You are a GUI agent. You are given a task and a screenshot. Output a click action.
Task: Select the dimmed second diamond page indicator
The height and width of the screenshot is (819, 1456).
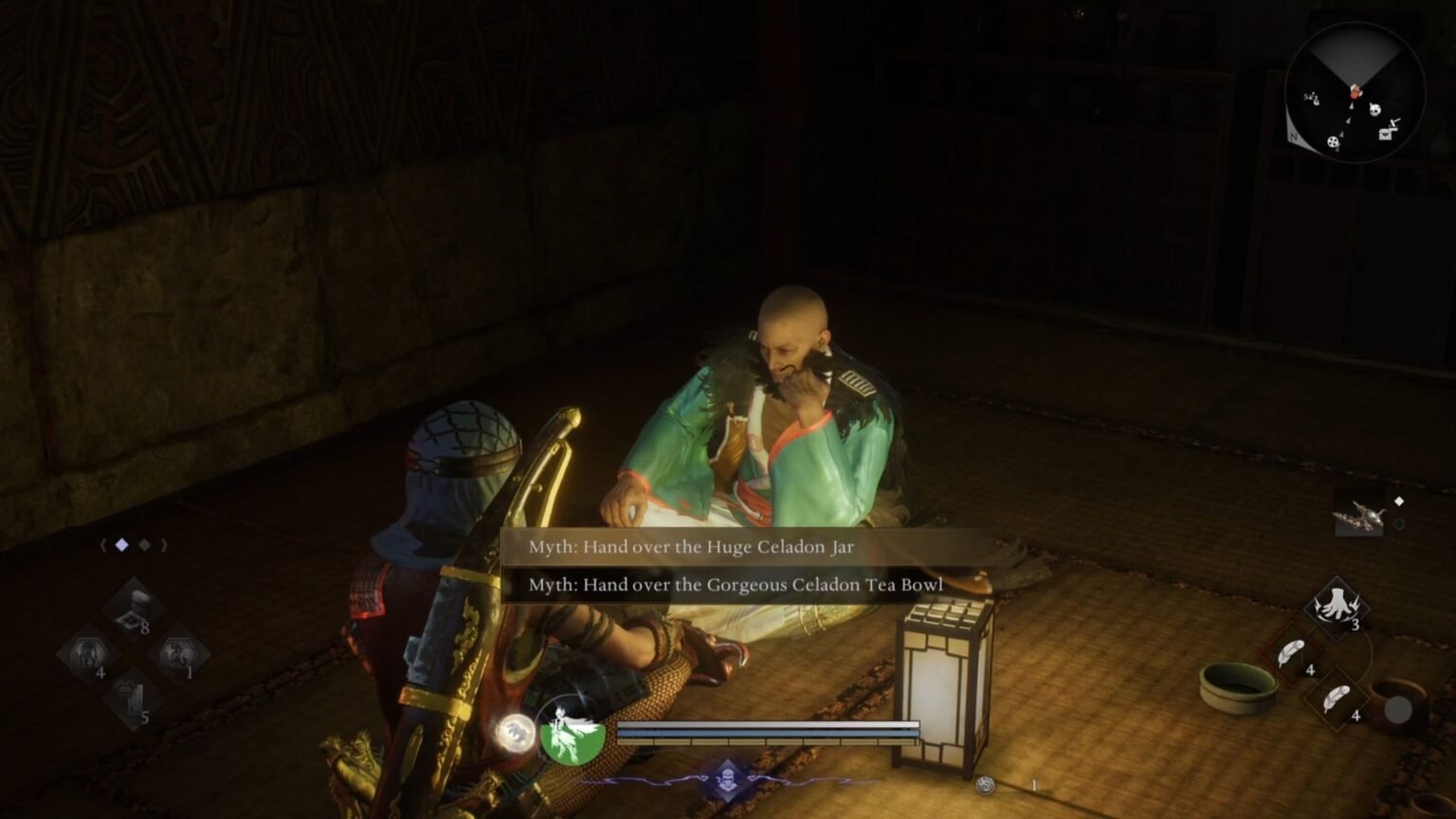tap(144, 546)
